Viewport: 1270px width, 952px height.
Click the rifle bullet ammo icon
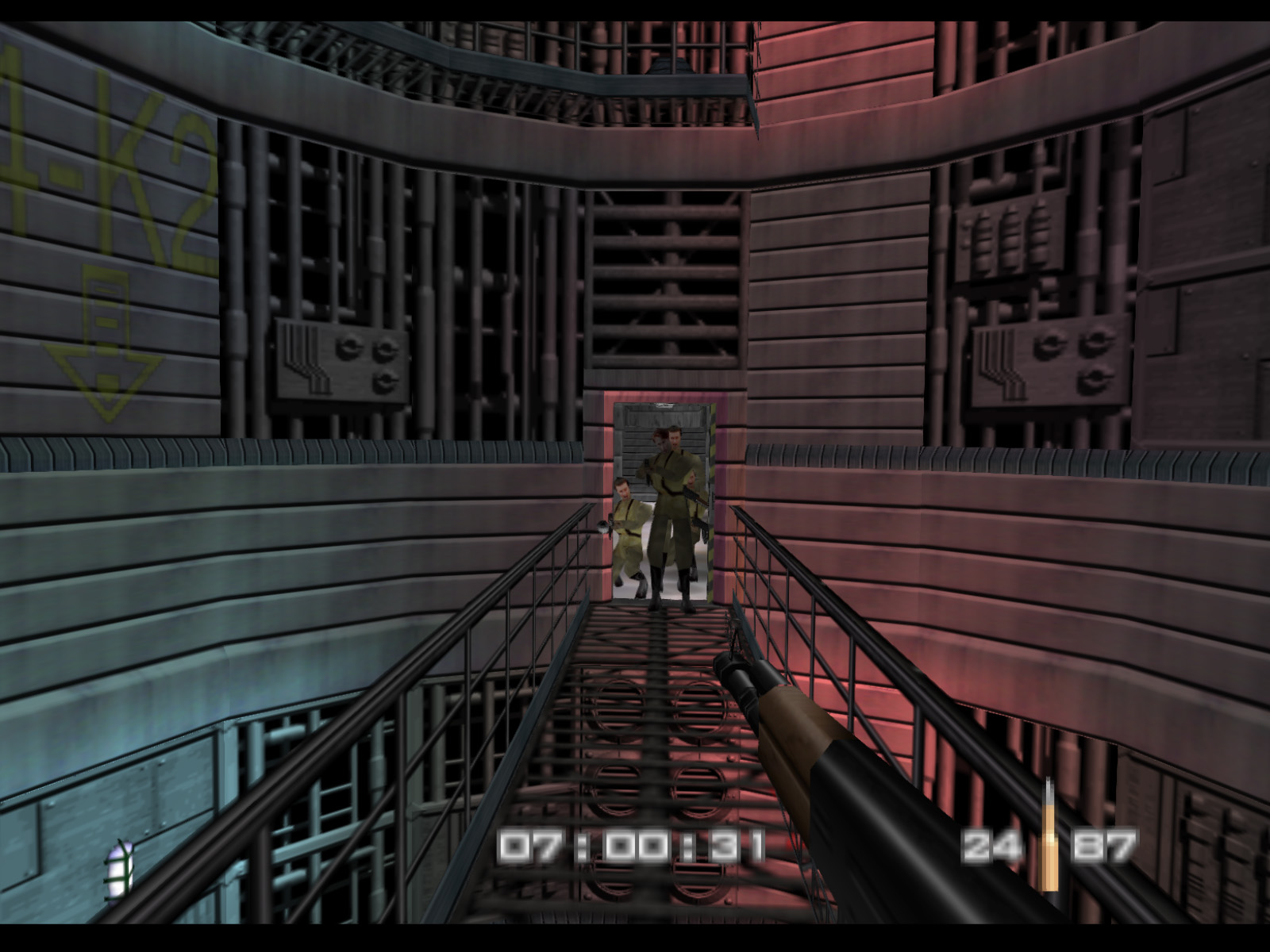coord(1049,846)
